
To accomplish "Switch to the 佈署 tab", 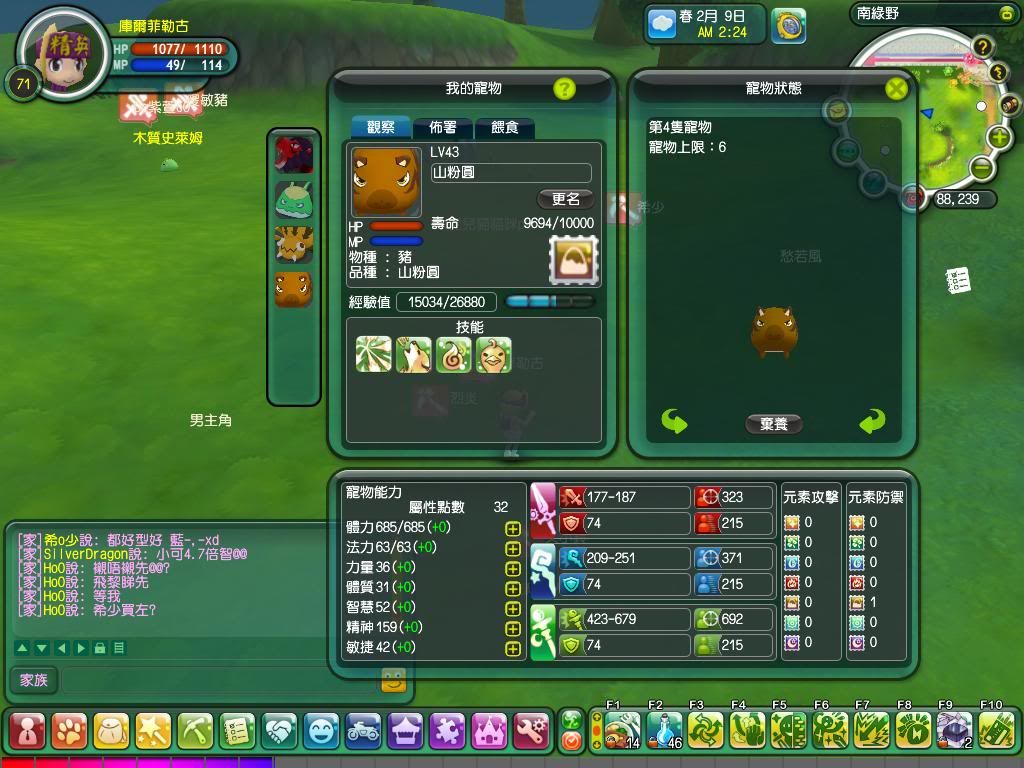I will (443, 128).
